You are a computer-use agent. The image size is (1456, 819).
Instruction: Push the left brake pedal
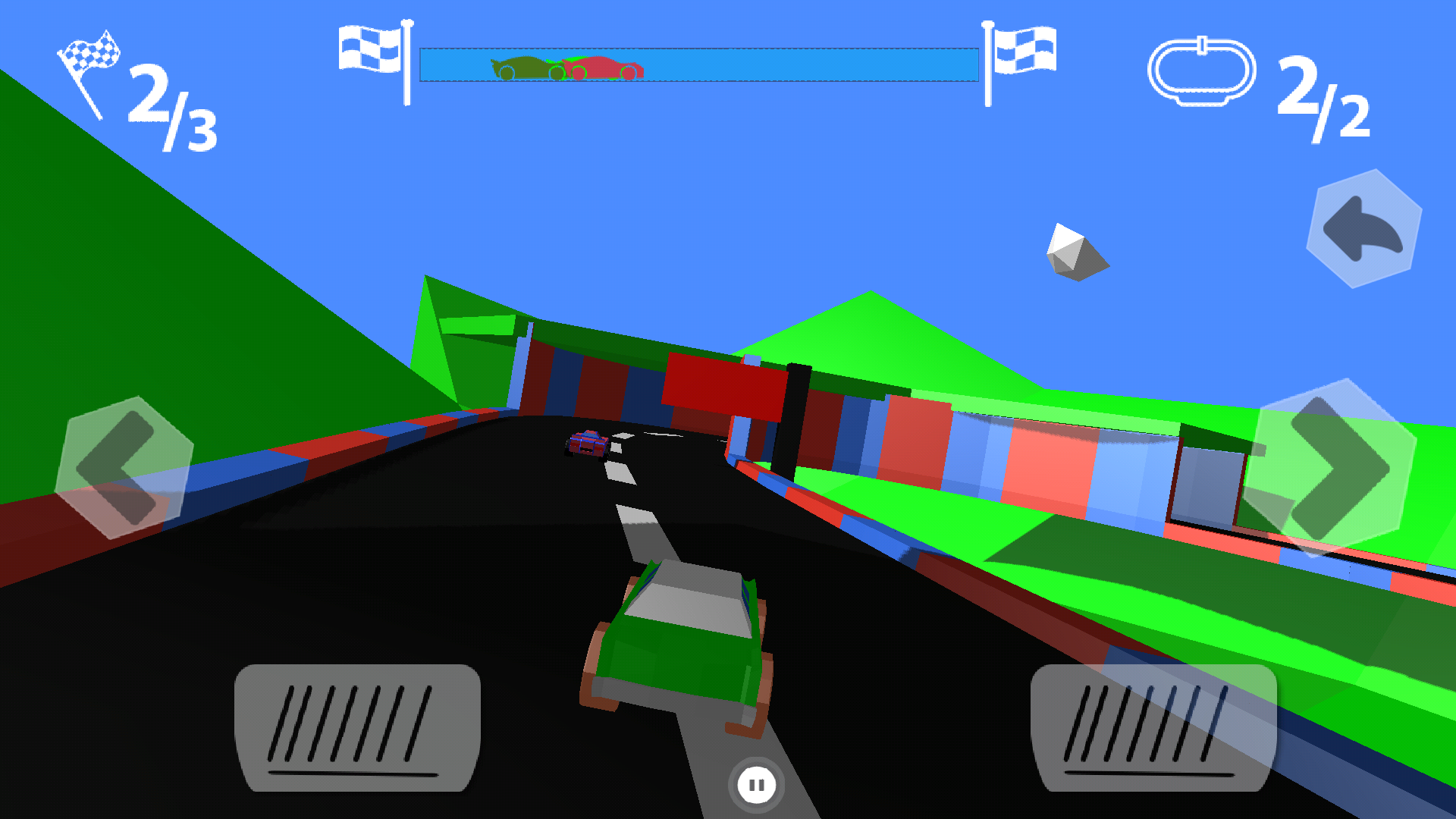click(x=357, y=728)
